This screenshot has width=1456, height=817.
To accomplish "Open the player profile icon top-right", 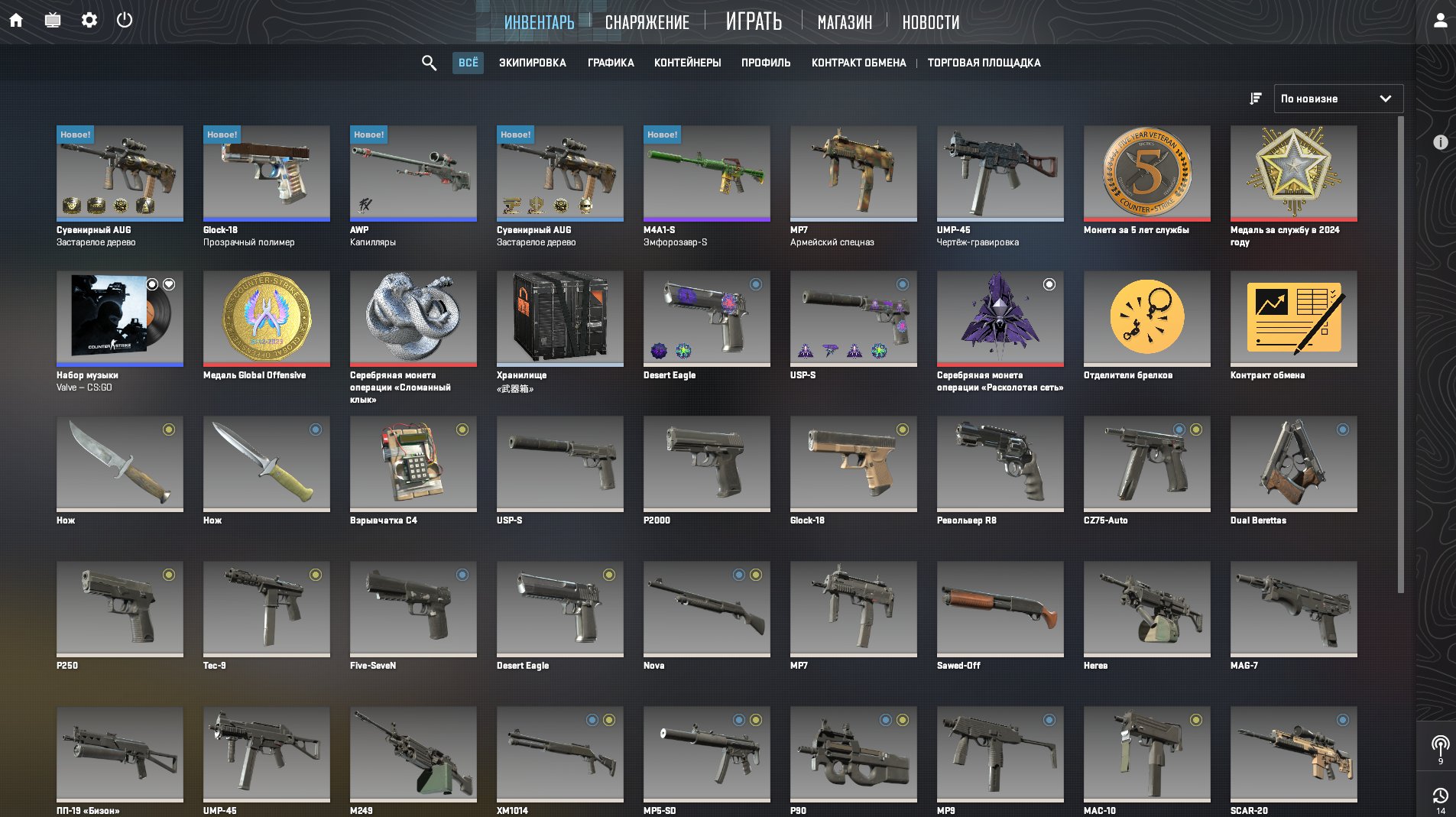I will [1440, 21].
